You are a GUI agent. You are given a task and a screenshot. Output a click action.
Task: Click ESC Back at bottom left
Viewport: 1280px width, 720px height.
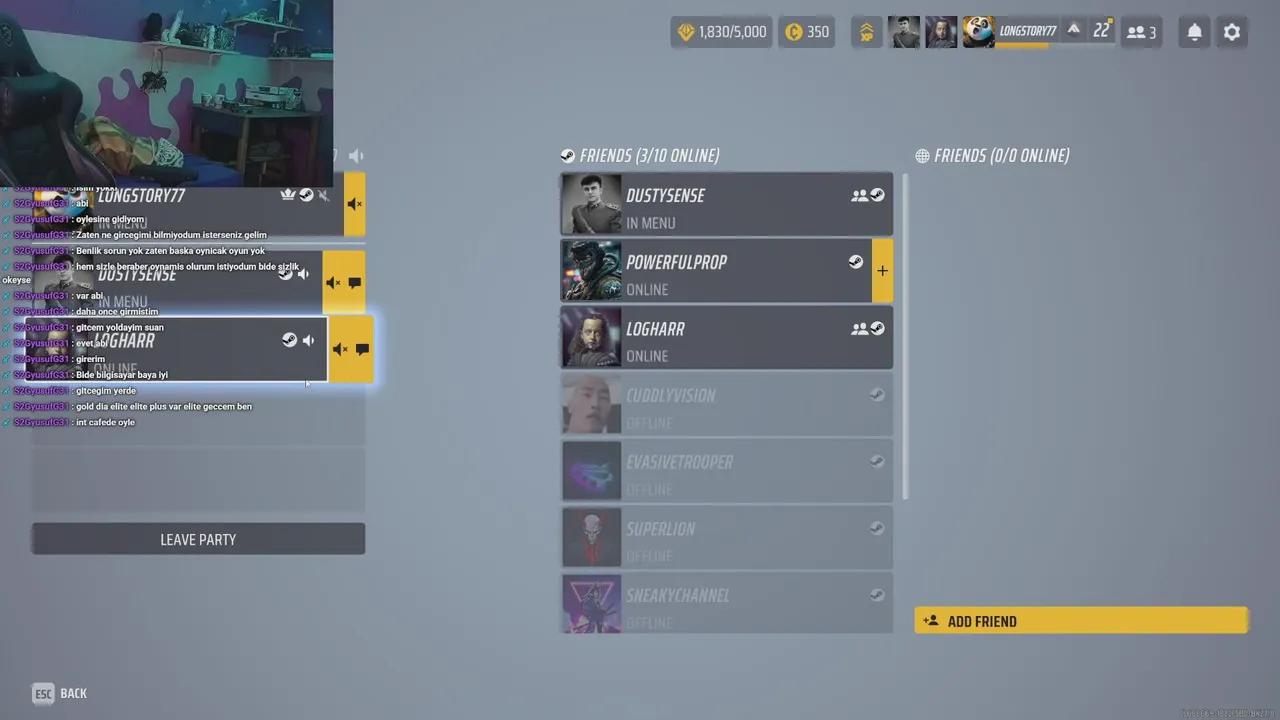58,693
